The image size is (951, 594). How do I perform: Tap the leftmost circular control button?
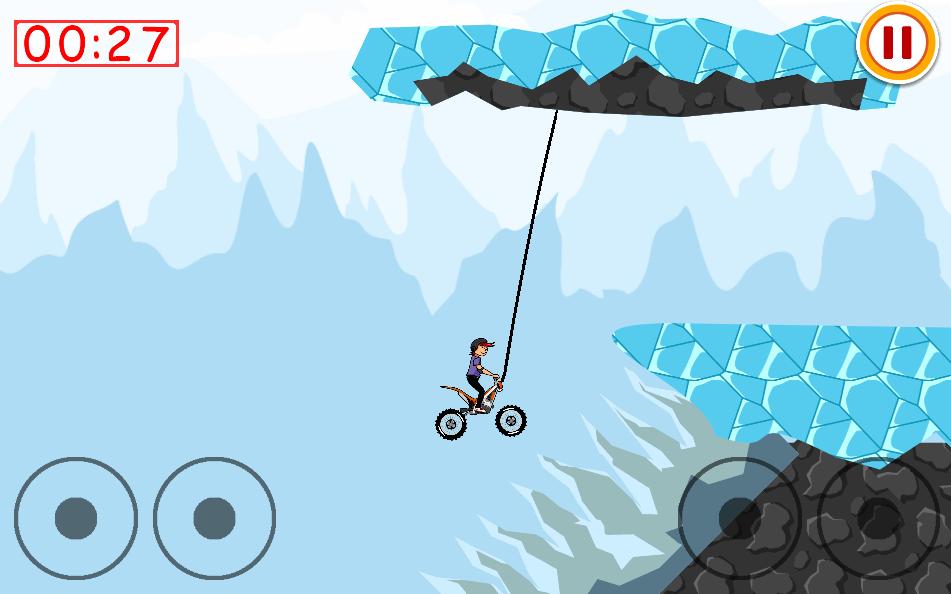tap(76, 518)
